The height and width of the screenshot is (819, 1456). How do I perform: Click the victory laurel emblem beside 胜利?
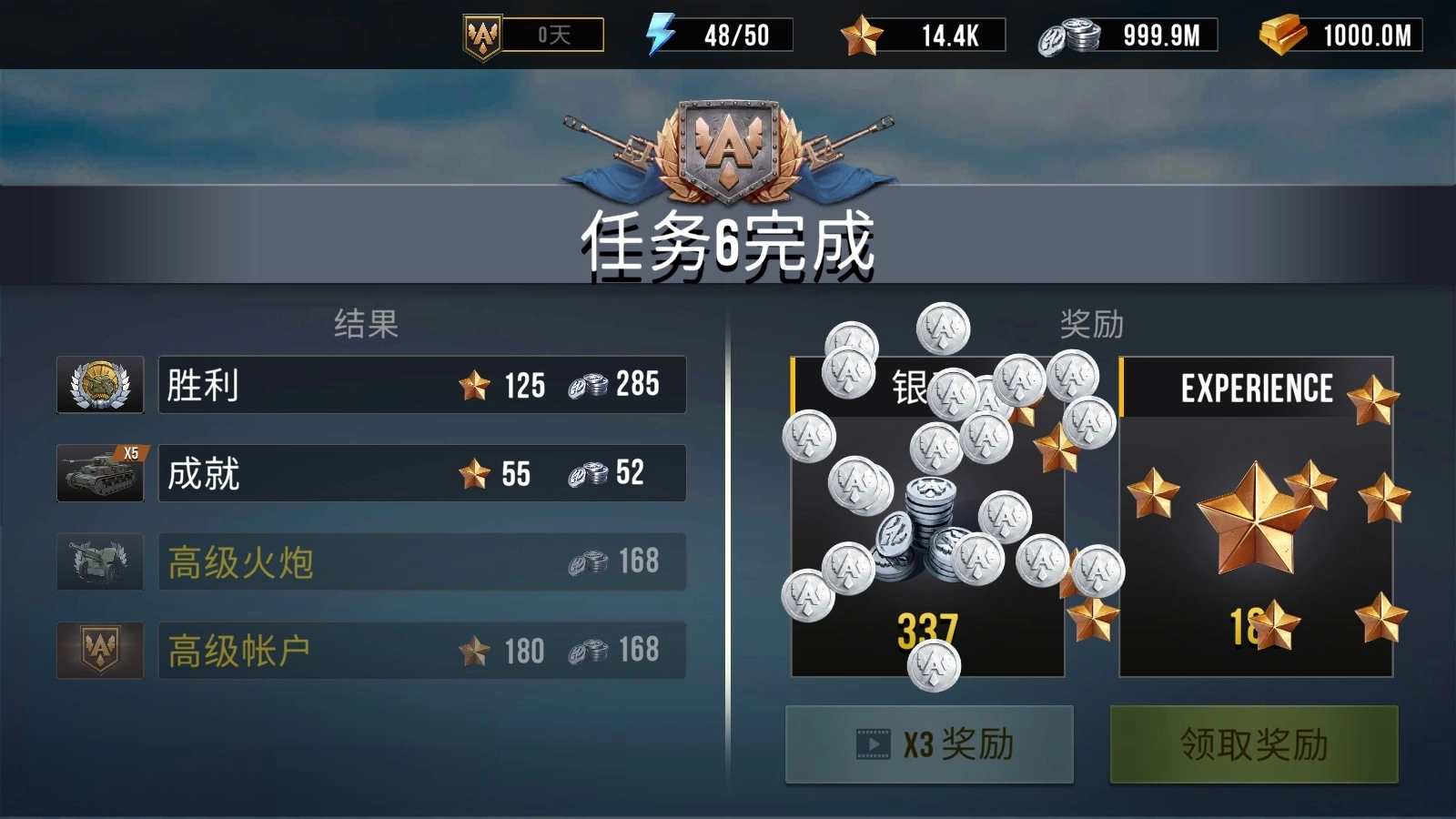(99, 386)
